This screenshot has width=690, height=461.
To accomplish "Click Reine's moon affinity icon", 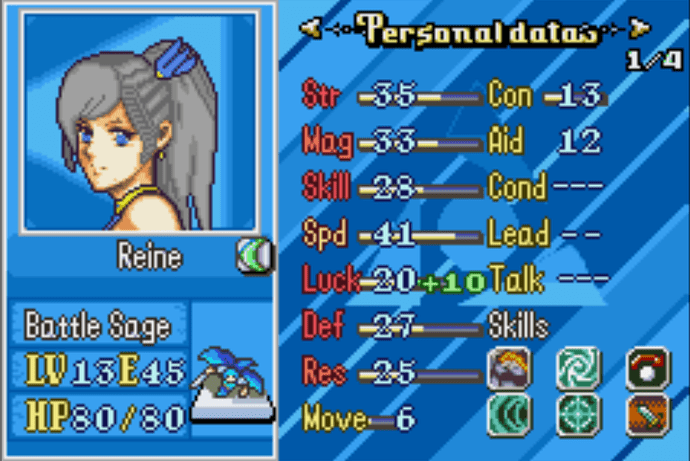I will click(254, 259).
